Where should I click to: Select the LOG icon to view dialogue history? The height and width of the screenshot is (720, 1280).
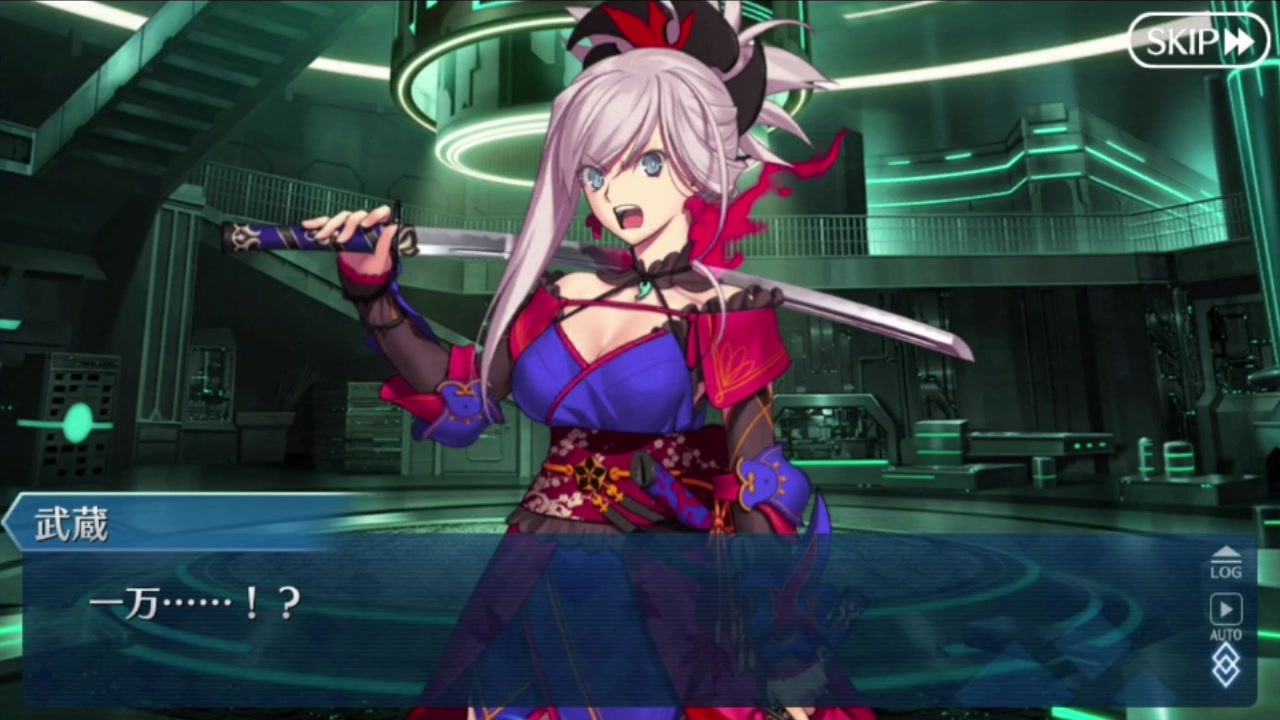pos(1225,568)
